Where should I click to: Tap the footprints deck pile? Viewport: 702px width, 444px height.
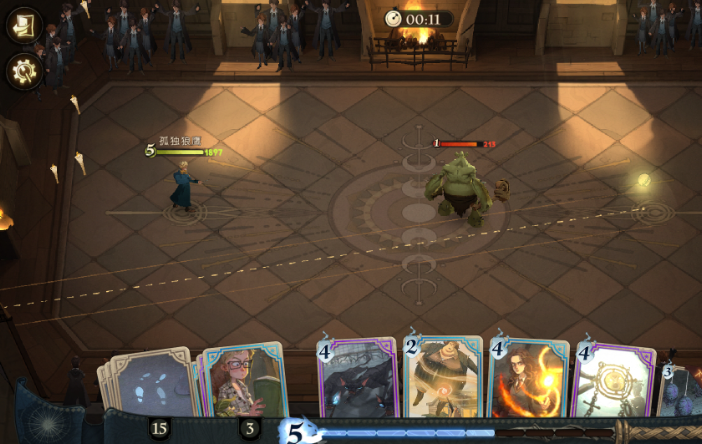[x=150, y=384]
